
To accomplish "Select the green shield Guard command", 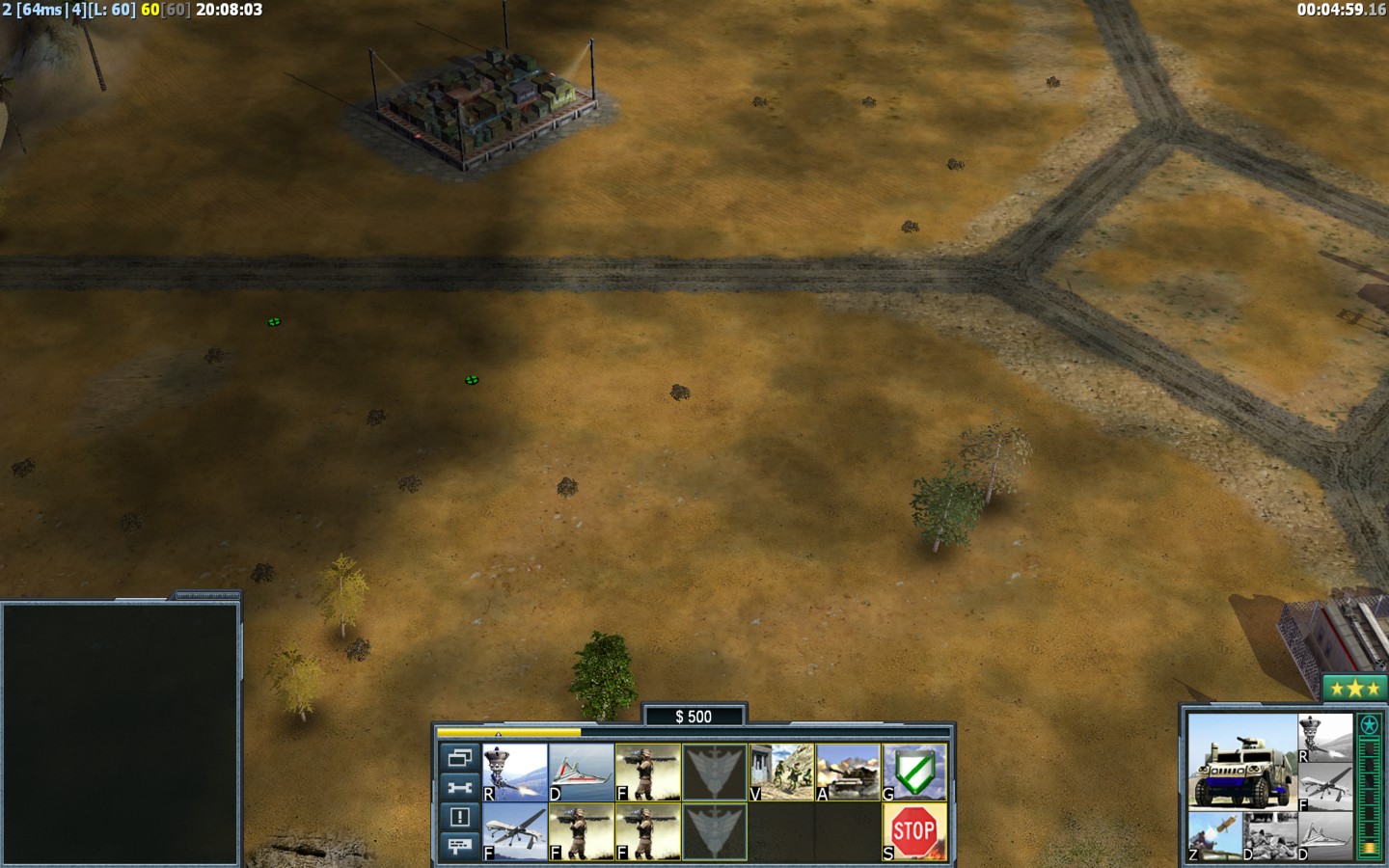I will [914, 772].
